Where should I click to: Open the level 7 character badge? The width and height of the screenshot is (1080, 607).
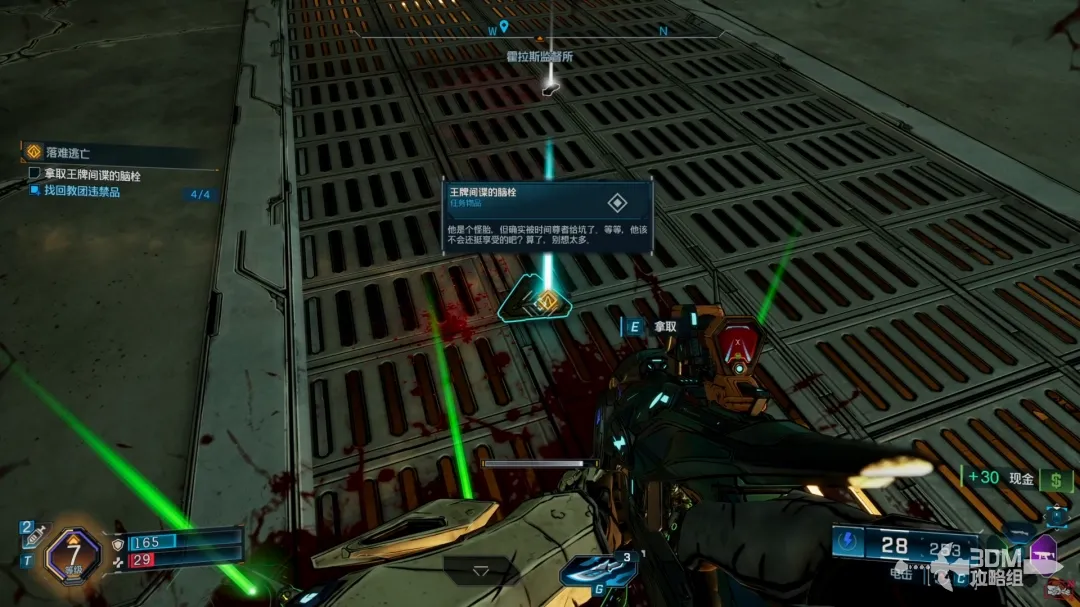pyautogui.click(x=73, y=554)
